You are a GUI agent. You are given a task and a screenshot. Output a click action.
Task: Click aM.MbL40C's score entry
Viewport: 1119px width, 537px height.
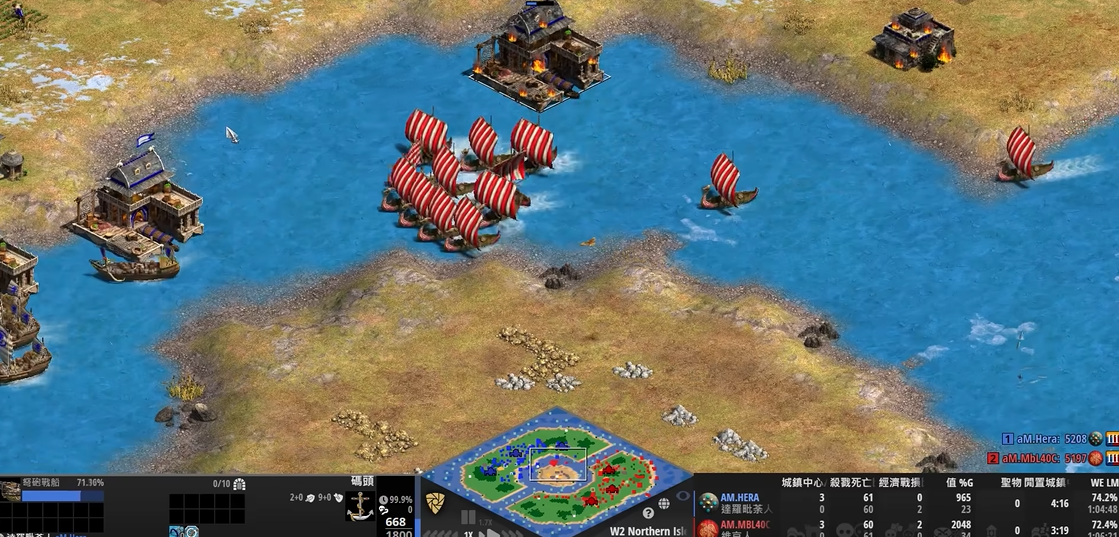coord(1043,458)
